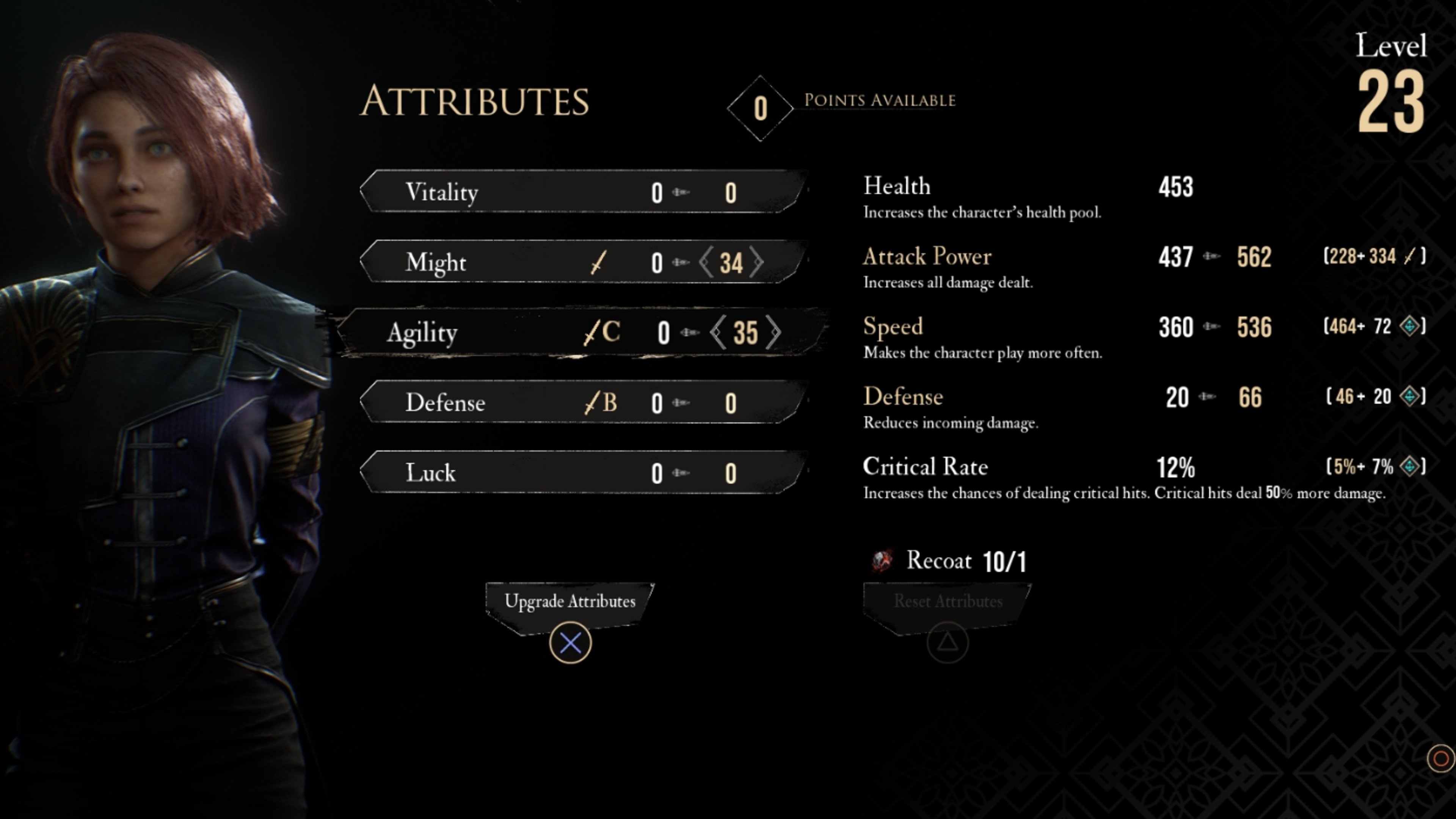Viewport: 1456px width, 819px height.
Task: Decrease Agility with the left arrow
Action: [718, 333]
